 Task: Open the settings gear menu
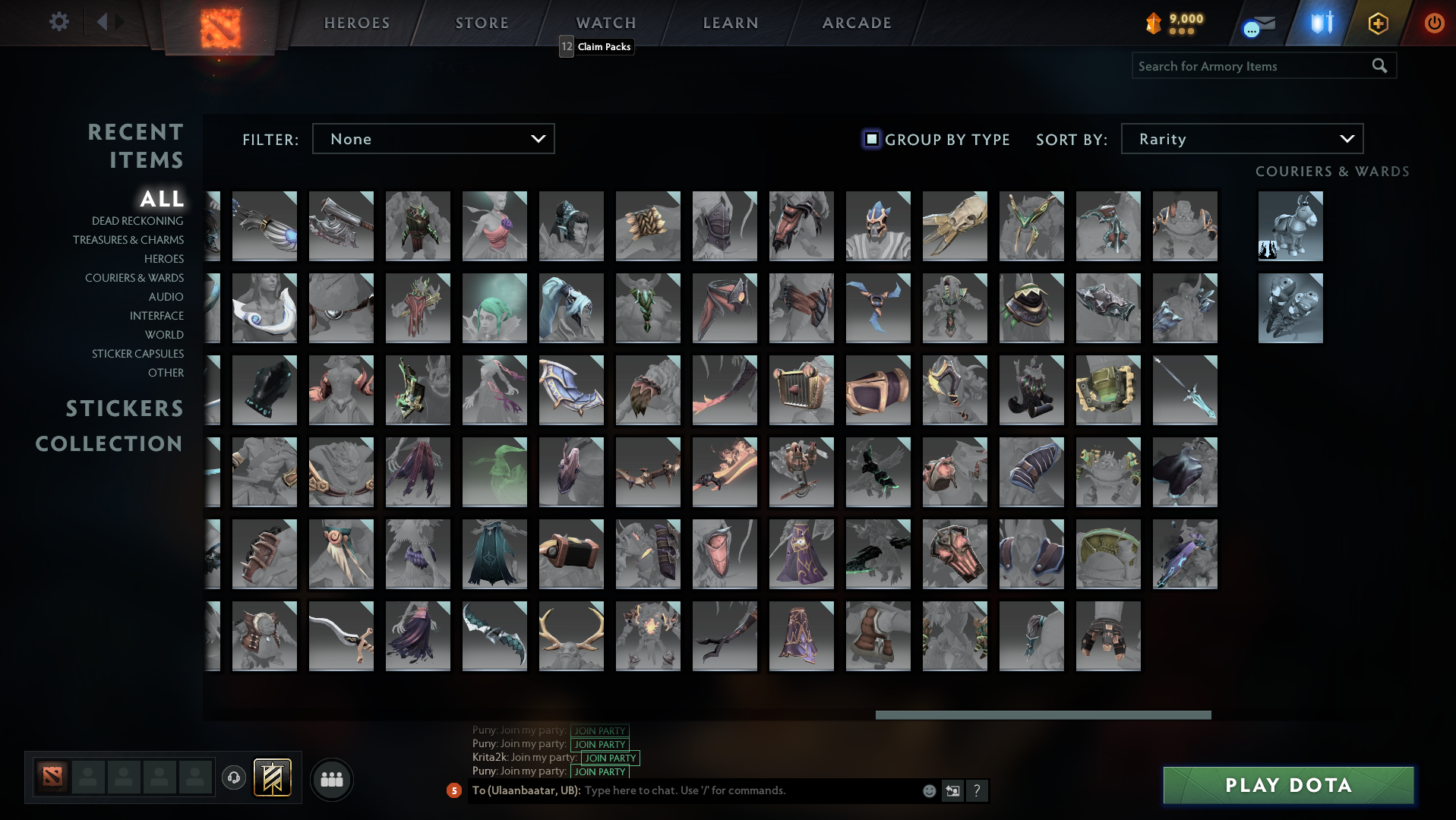point(58,22)
